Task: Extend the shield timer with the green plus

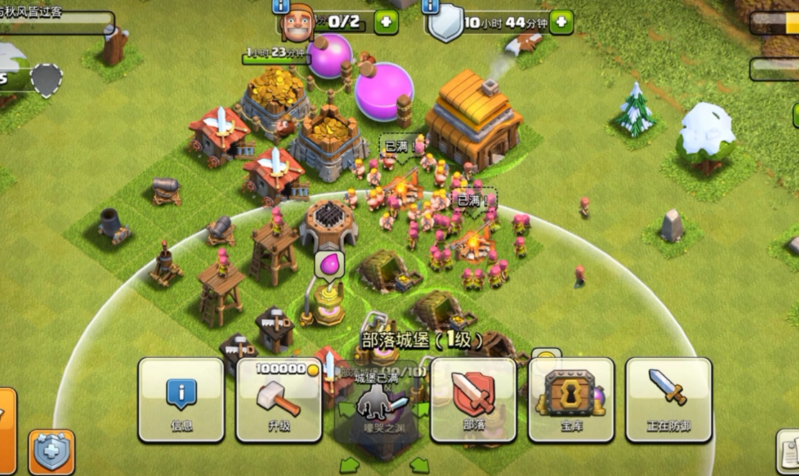Action: pyautogui.click(x=561, y=21)
